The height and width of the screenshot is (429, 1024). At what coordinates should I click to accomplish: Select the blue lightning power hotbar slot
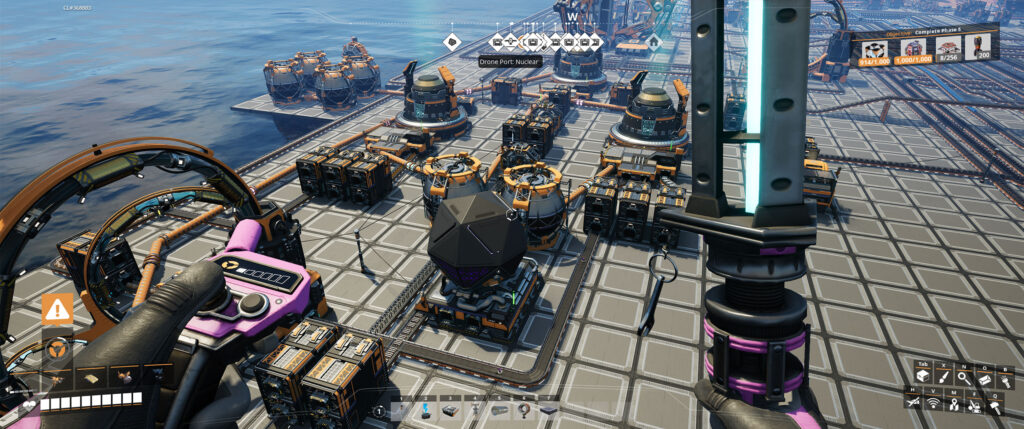[x=425, y=410]
